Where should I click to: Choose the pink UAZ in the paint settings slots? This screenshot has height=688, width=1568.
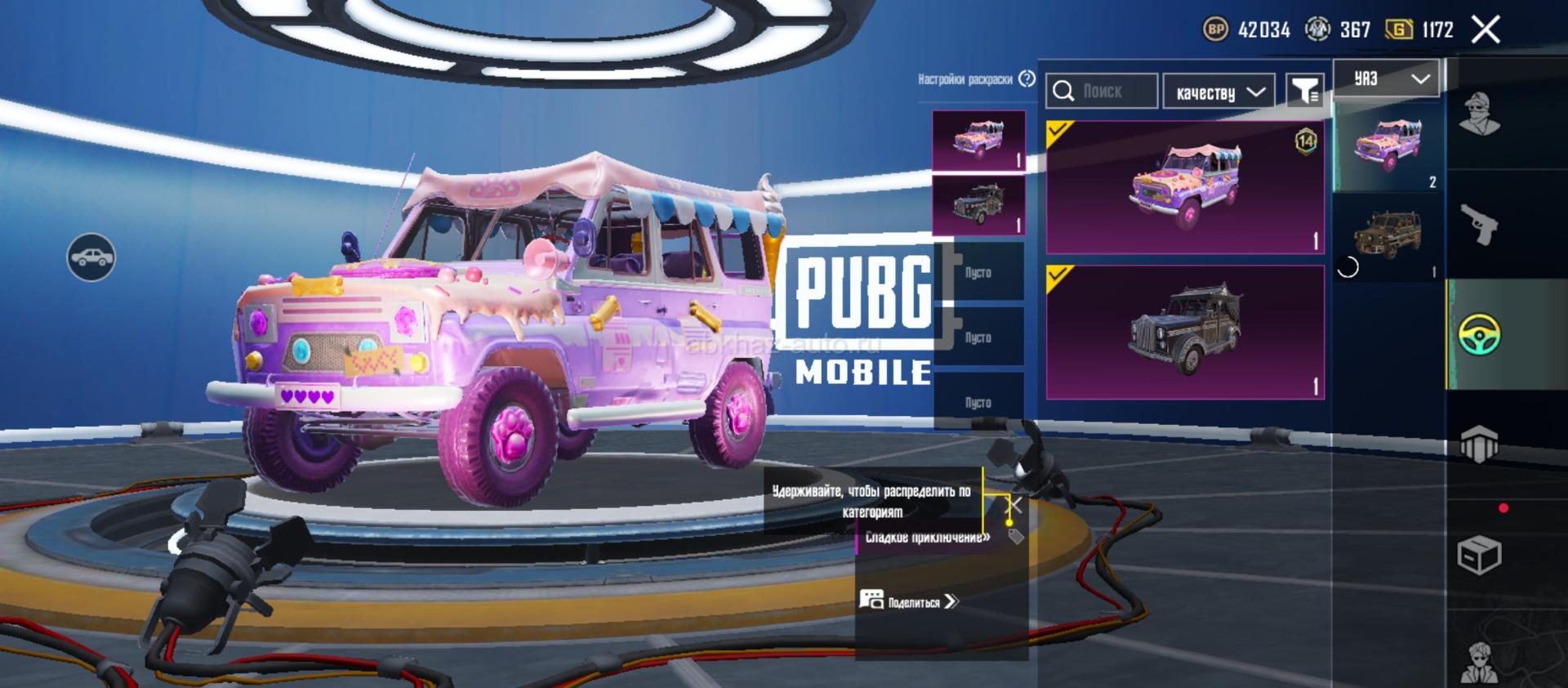(978, 141)
